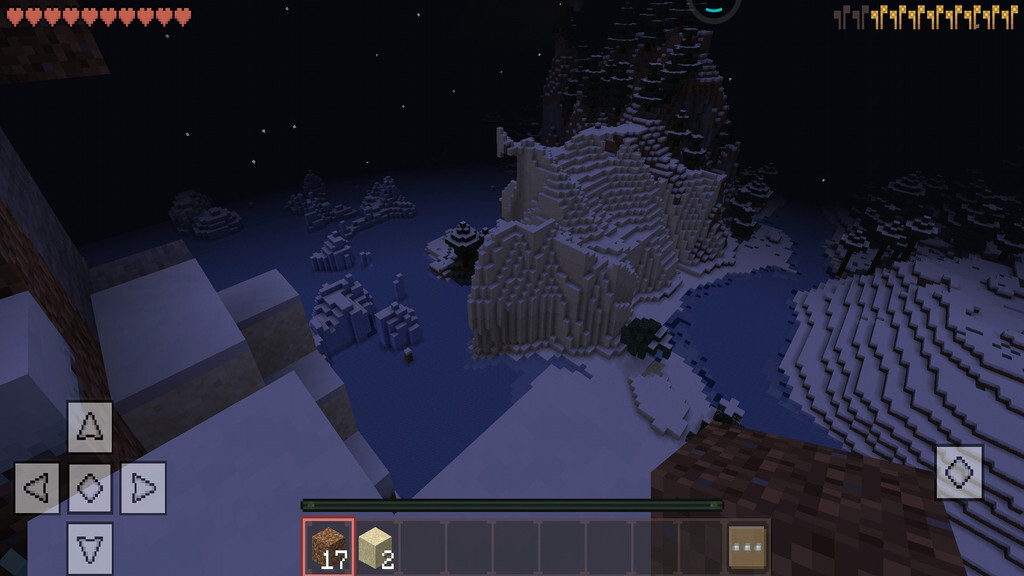Tap the move backward arrow button

pos(90,547)
